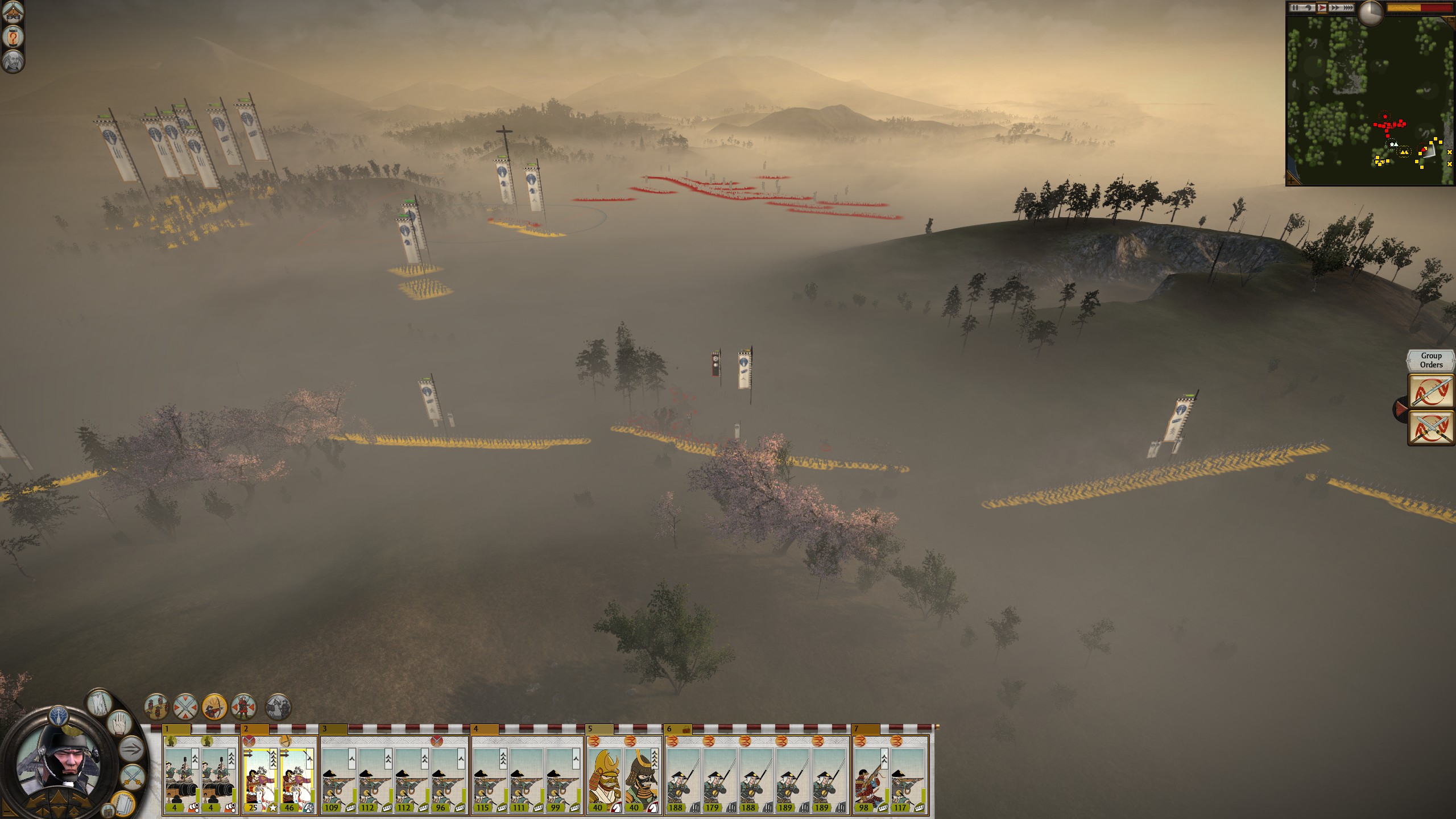Toggle run with the arrows button
The image size is (1456, 819).
coord(131,748)
